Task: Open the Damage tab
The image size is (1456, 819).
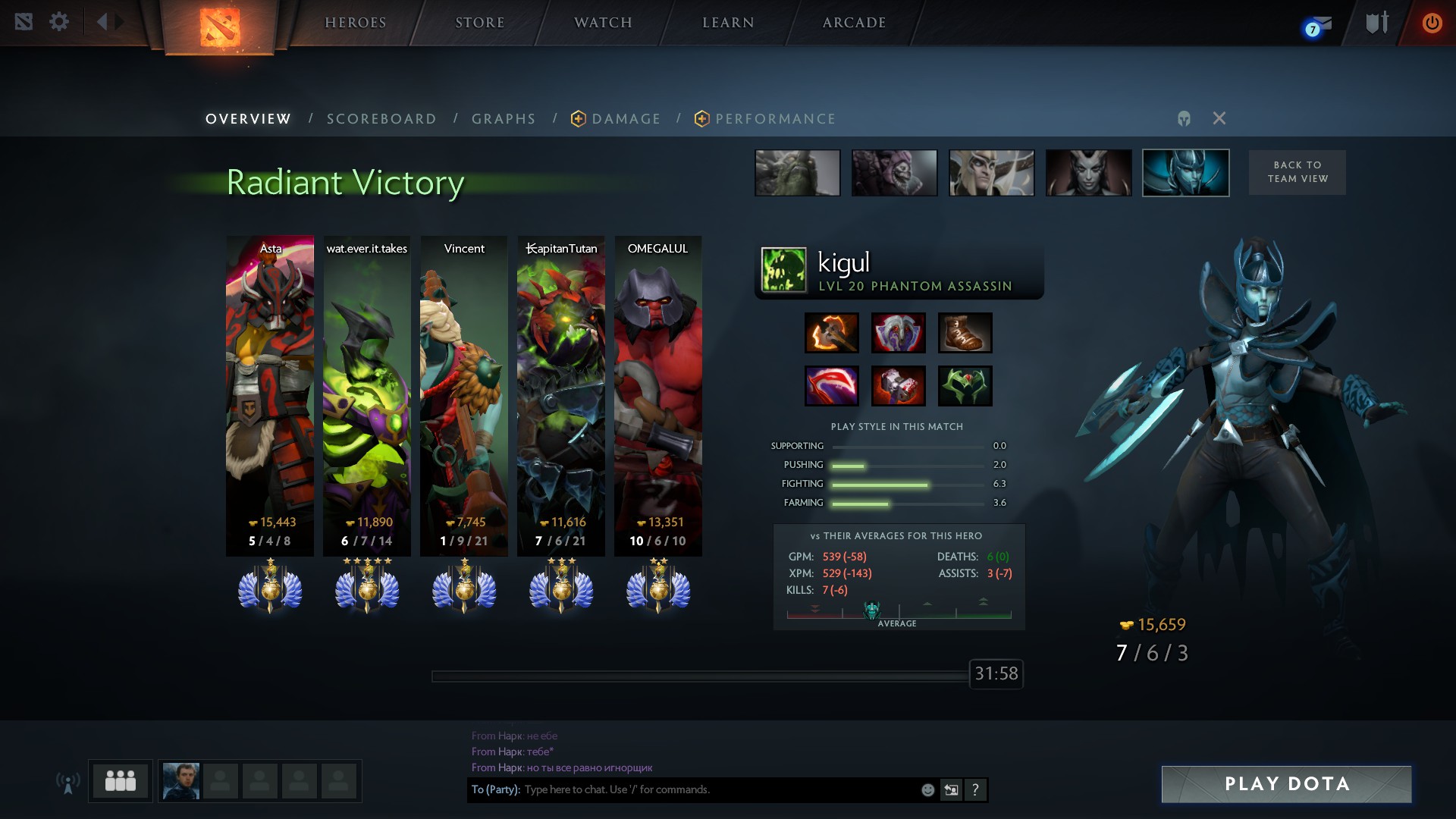Action: [626, 119]
